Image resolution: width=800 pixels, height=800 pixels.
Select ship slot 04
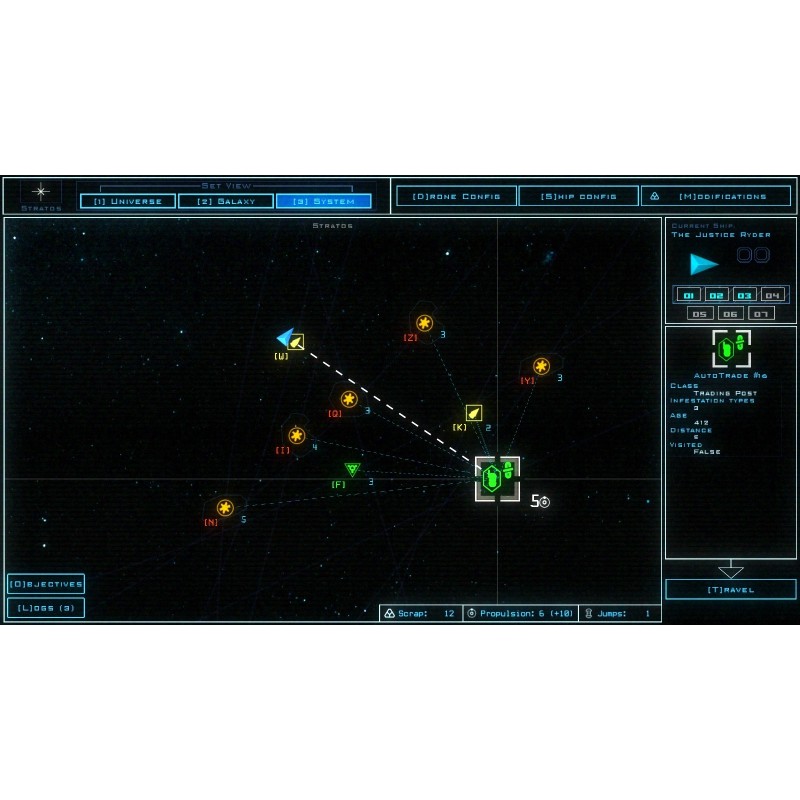click(772, 295)
